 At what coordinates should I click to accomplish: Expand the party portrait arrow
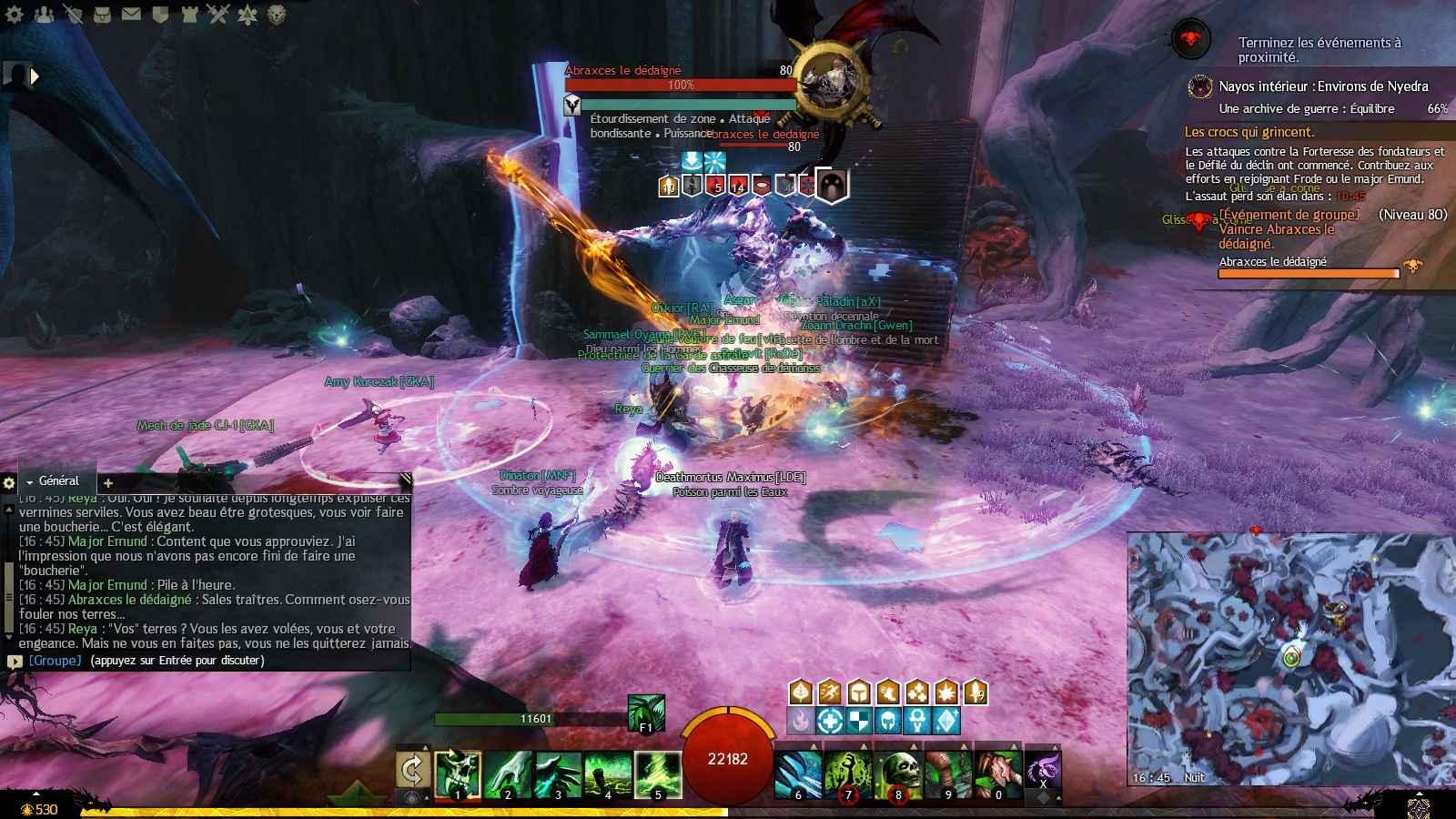tap(34, 76)
